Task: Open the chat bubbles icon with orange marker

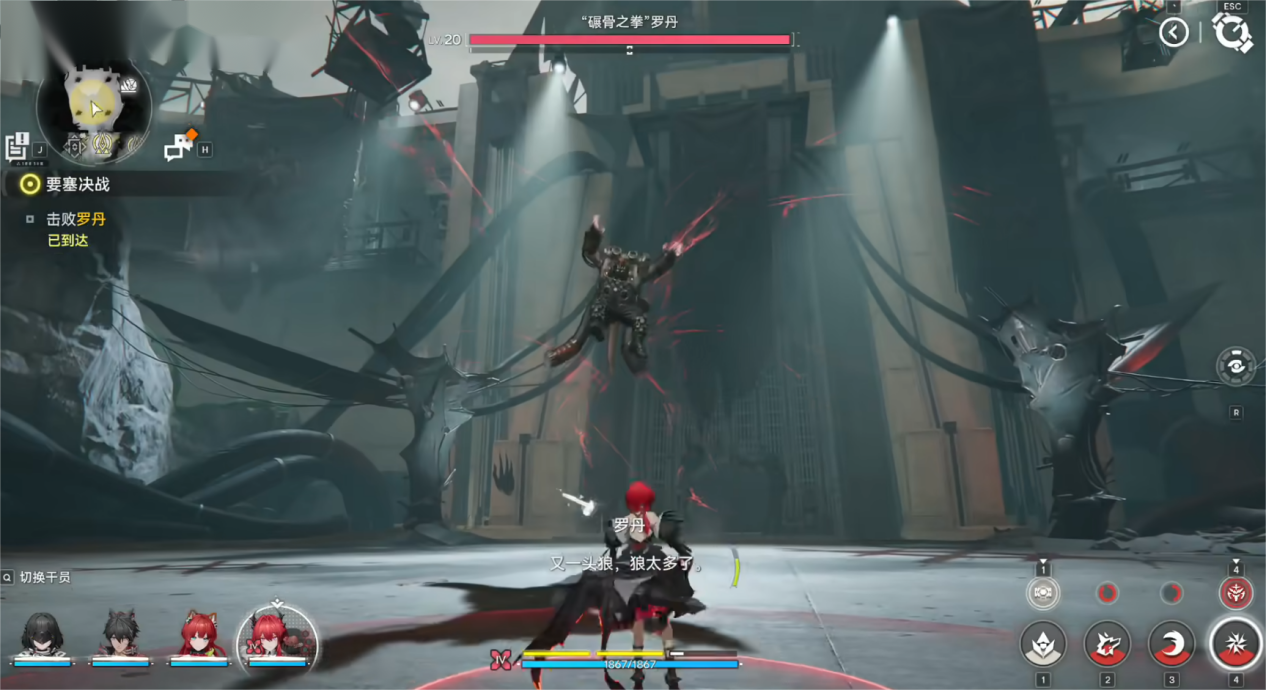Action: tap(179, 147)
